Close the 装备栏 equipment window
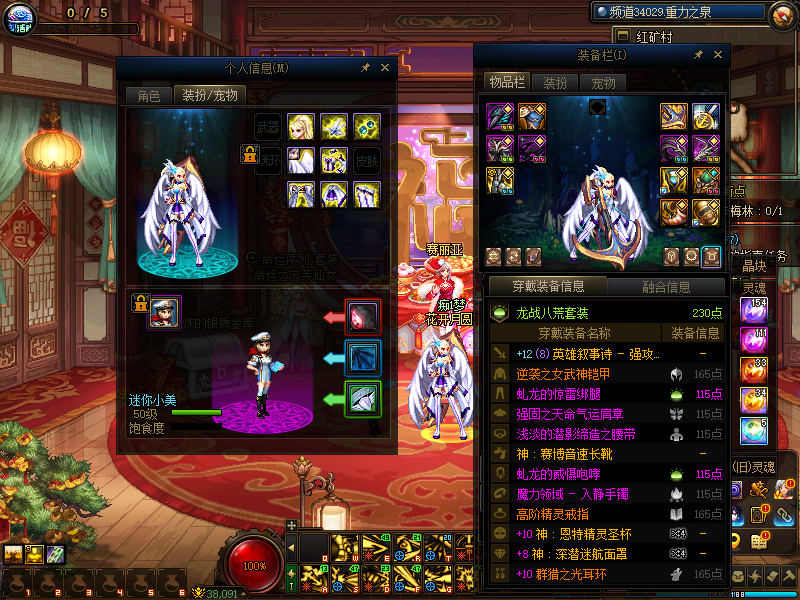Screen dimensions: 800x600 [718, 55]
